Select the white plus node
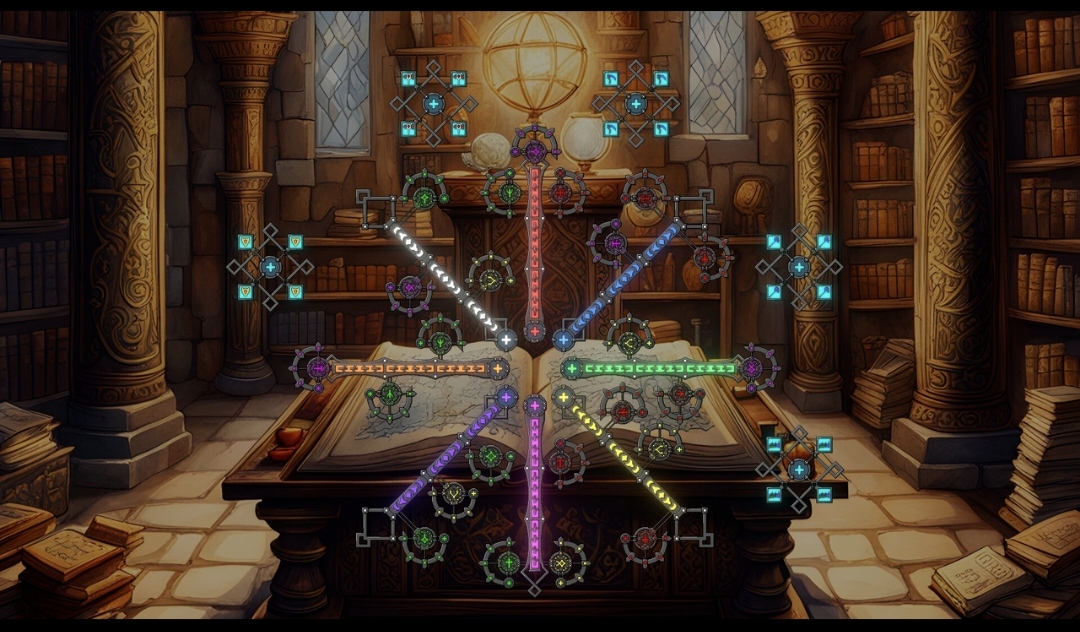 click(x=506, y=339)
